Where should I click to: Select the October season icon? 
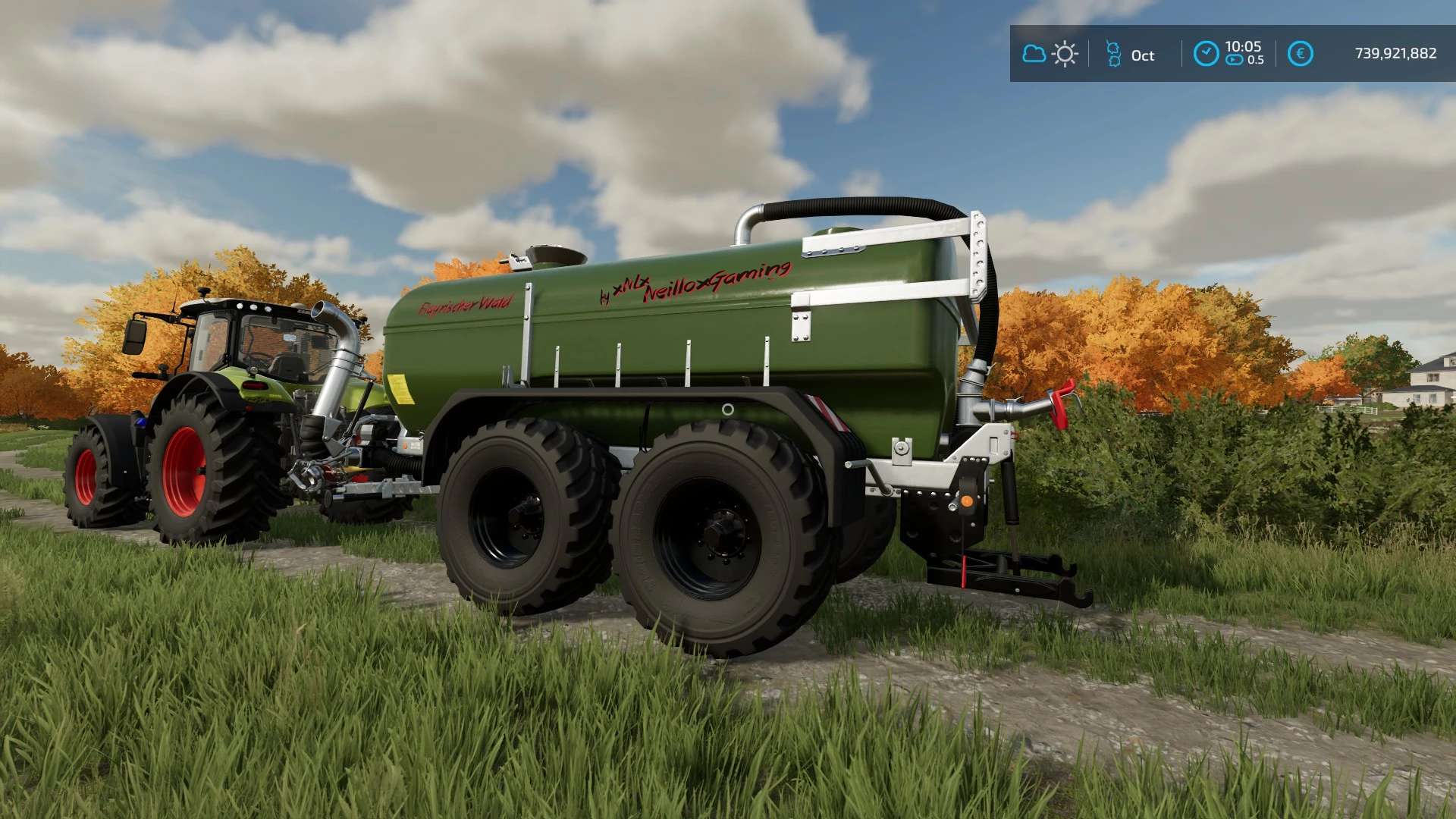(1113, 54)
